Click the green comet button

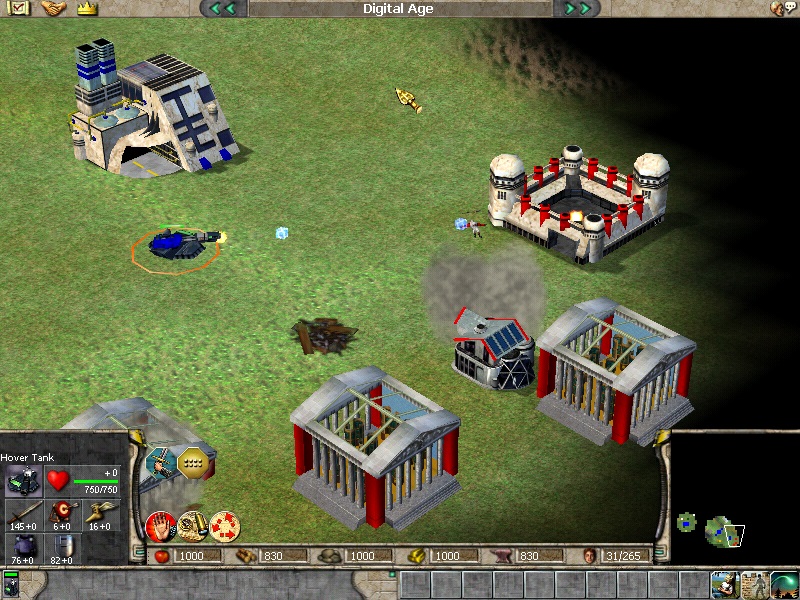pos(784,584)
